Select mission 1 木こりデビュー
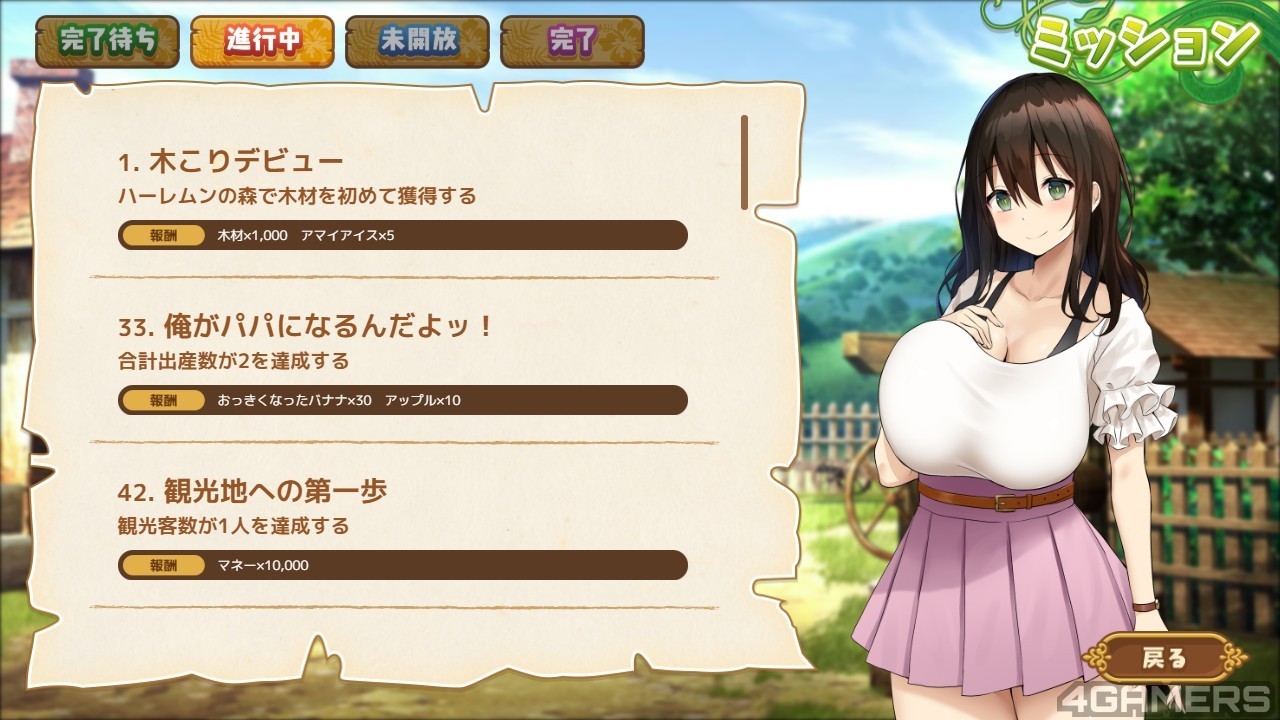The width and height of the screenshot is (1280, 720). 402,196
